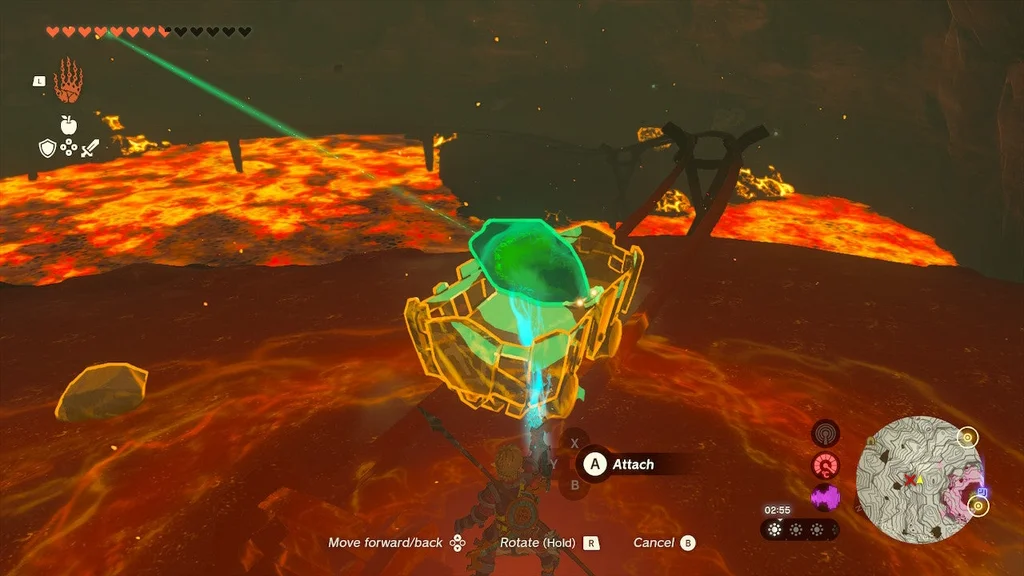The height and width of the screenshot is (576, 1024).
Task: Select the sensor signal tower icon
Action: pyautogui.click(x=826, y=433)
